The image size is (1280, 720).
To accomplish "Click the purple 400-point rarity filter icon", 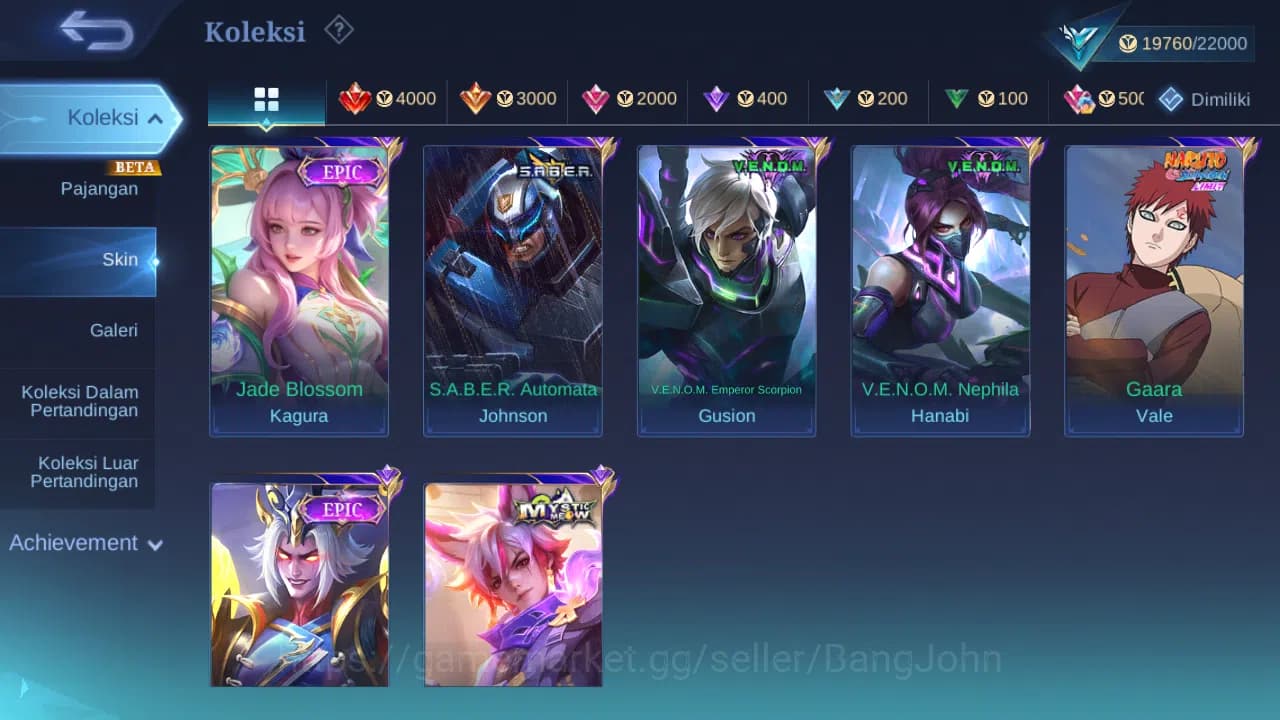I will coord(716,99).
